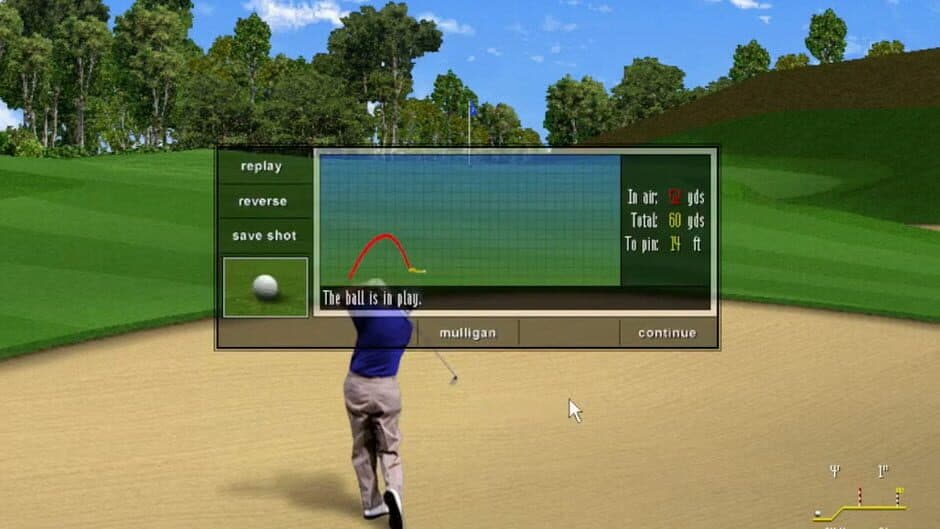
Task: Select the reverse view button
Action: coord(262,201)
